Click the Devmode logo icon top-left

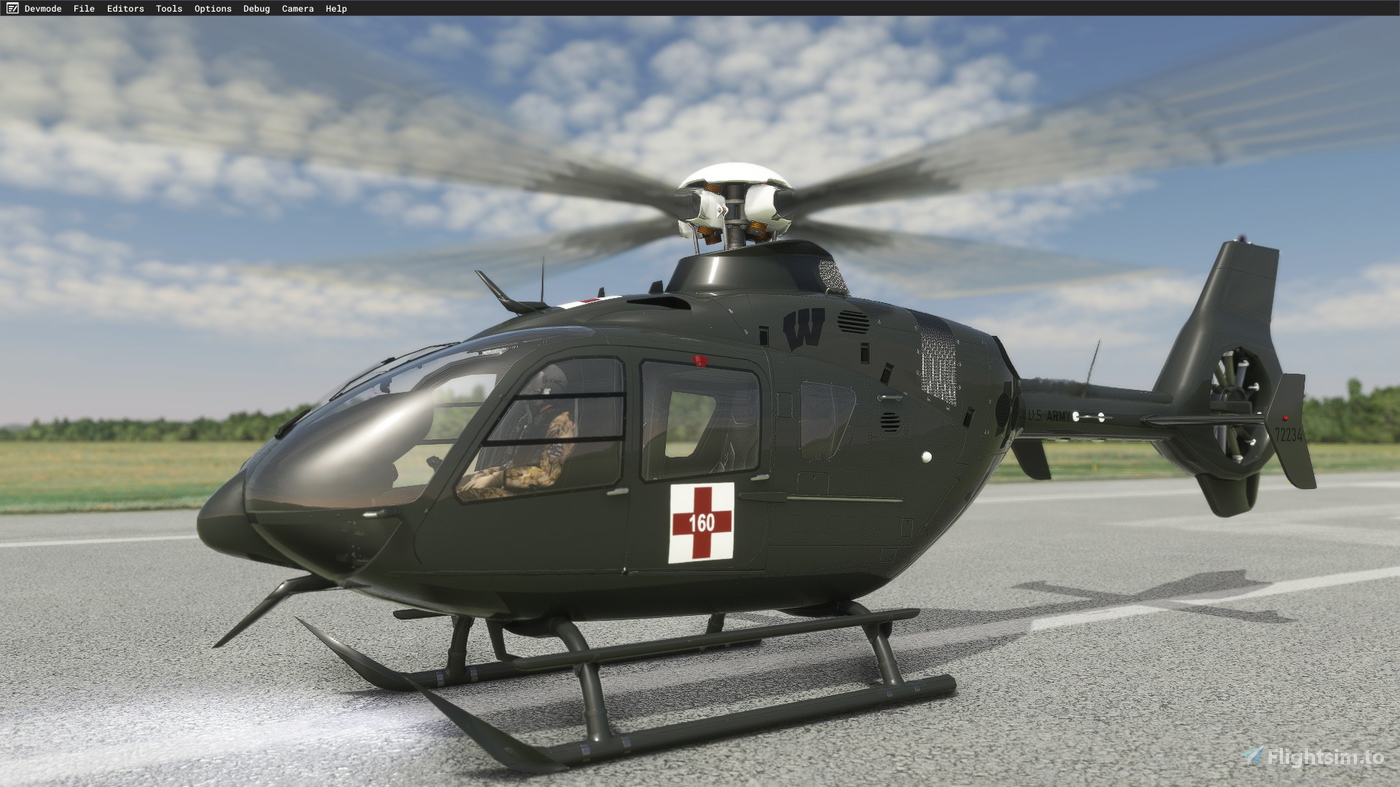[x=12, y=8]
